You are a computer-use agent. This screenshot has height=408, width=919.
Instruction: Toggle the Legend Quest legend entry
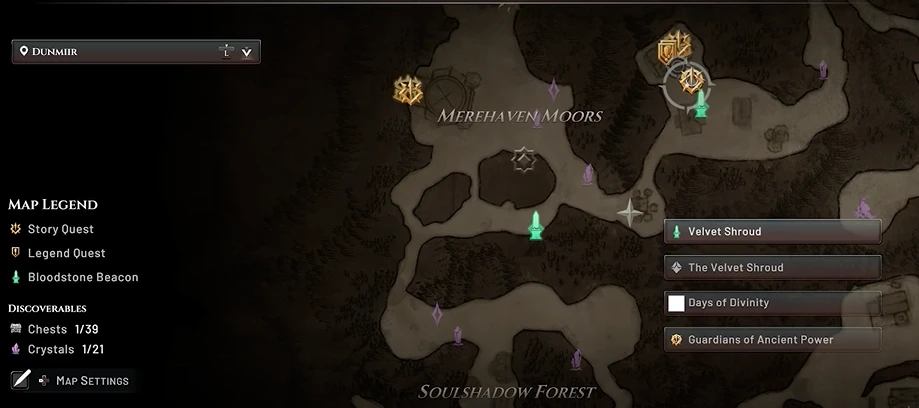pos(65,254)
